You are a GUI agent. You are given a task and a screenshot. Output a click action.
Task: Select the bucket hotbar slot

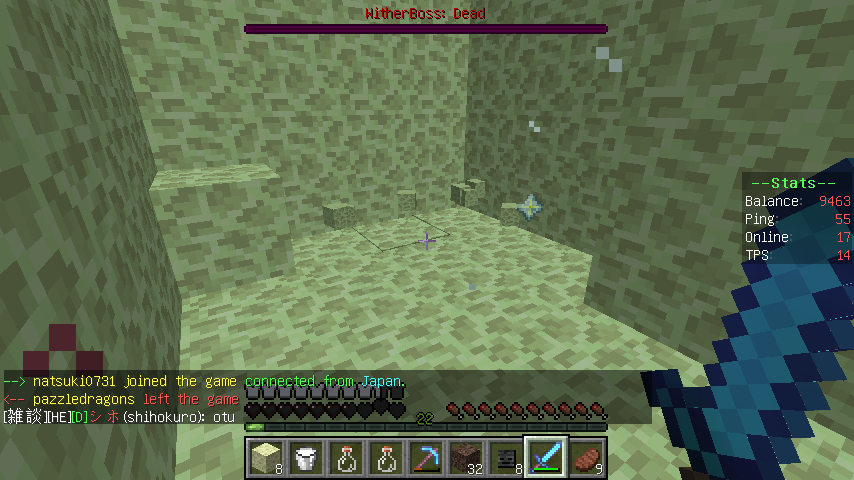click(305, 458)
